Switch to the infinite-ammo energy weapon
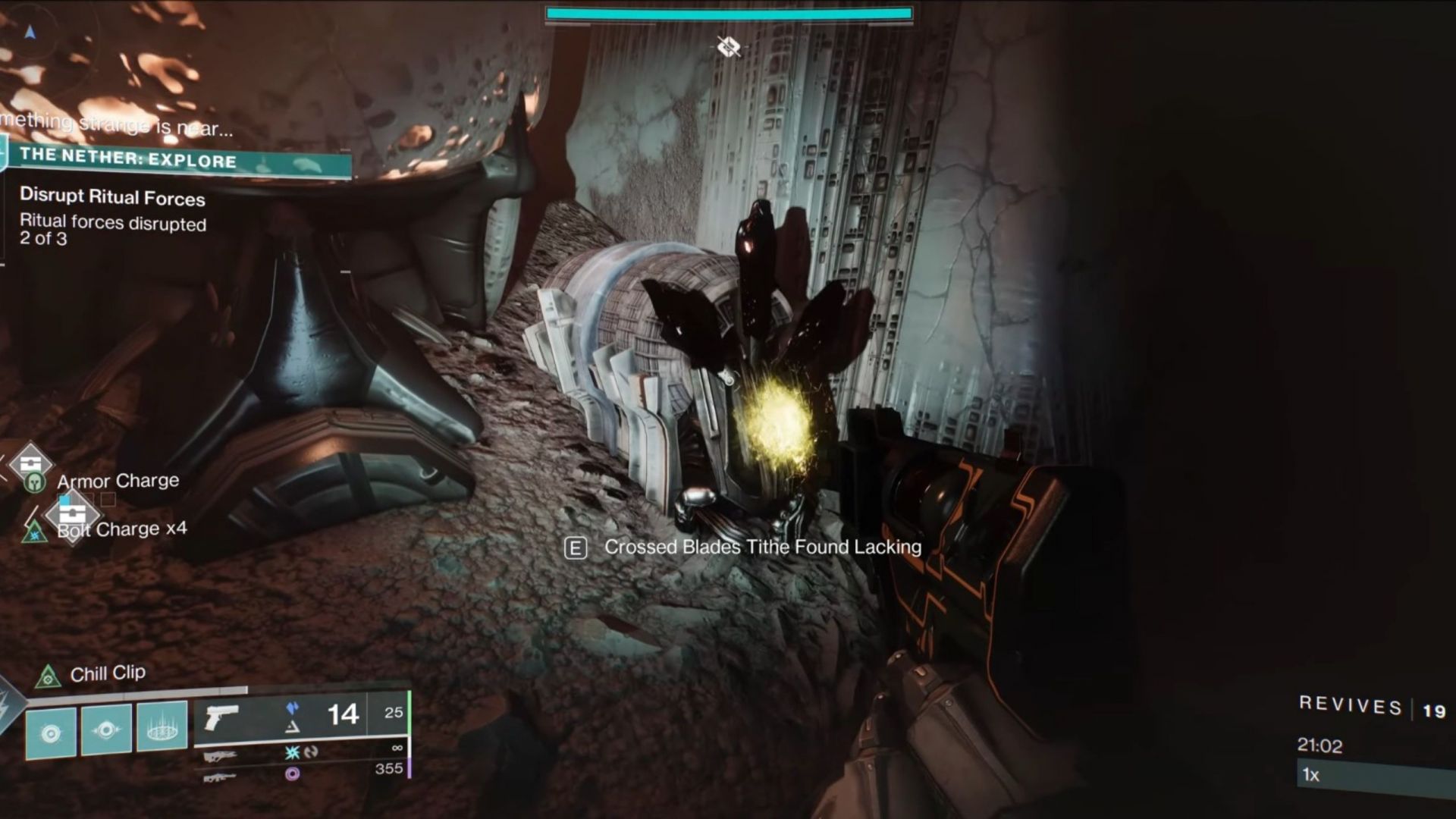Image resolution: width=1456 pixels, height=819 pixels. coord(220,755)
